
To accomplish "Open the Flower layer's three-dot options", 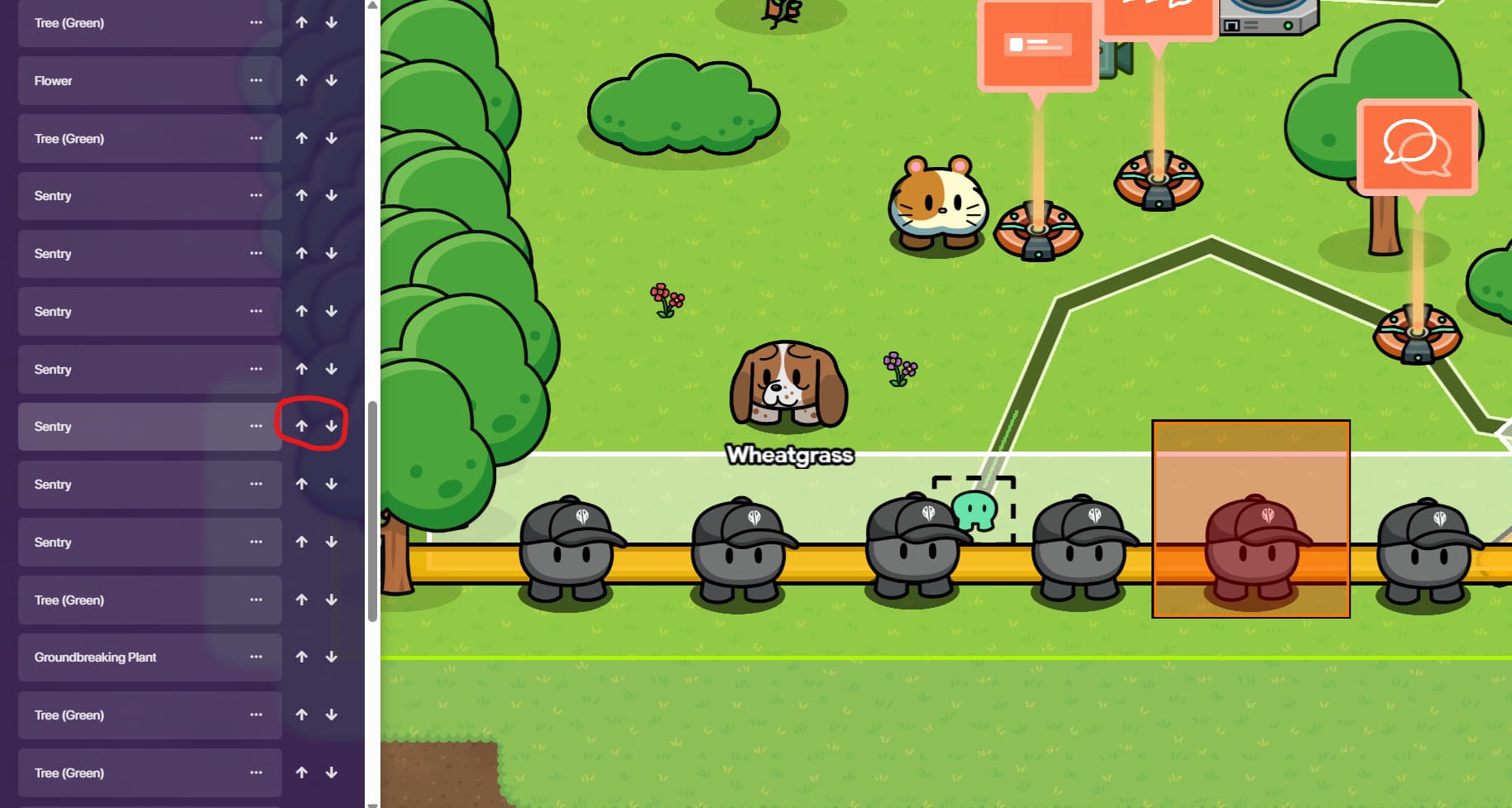I will point(256,81).
